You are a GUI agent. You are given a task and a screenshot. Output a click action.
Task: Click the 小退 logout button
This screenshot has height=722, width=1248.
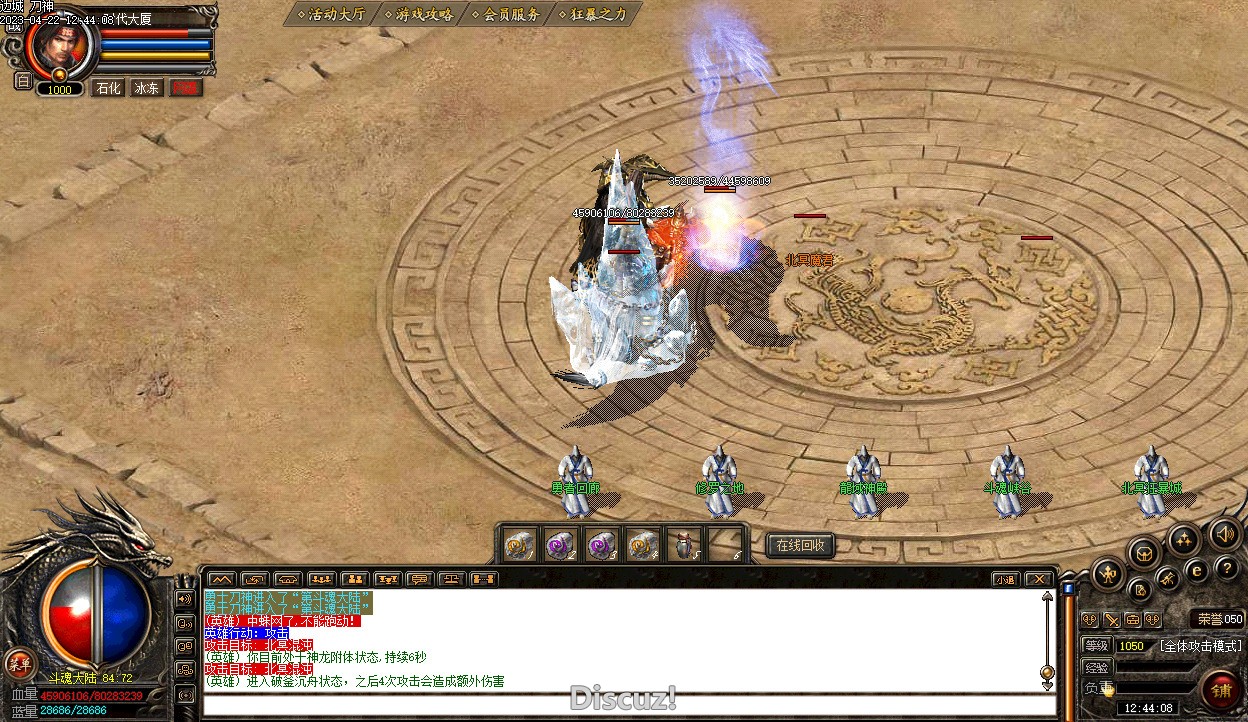click(1005, 579)
